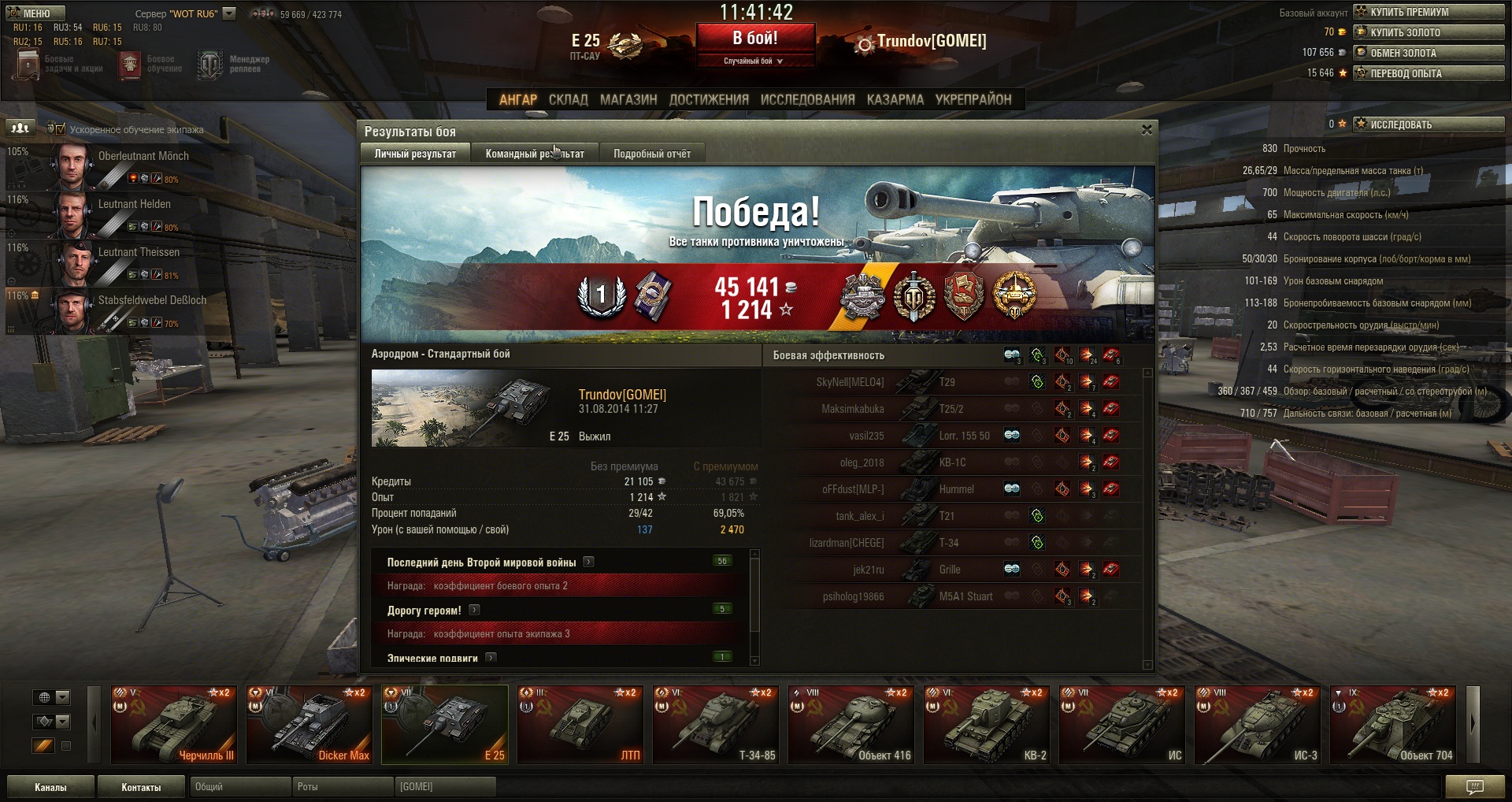The height and width of the screenshot is (802, 1512).
Task: Open the МЕНЮ button
Action: [x=35, y=13]
